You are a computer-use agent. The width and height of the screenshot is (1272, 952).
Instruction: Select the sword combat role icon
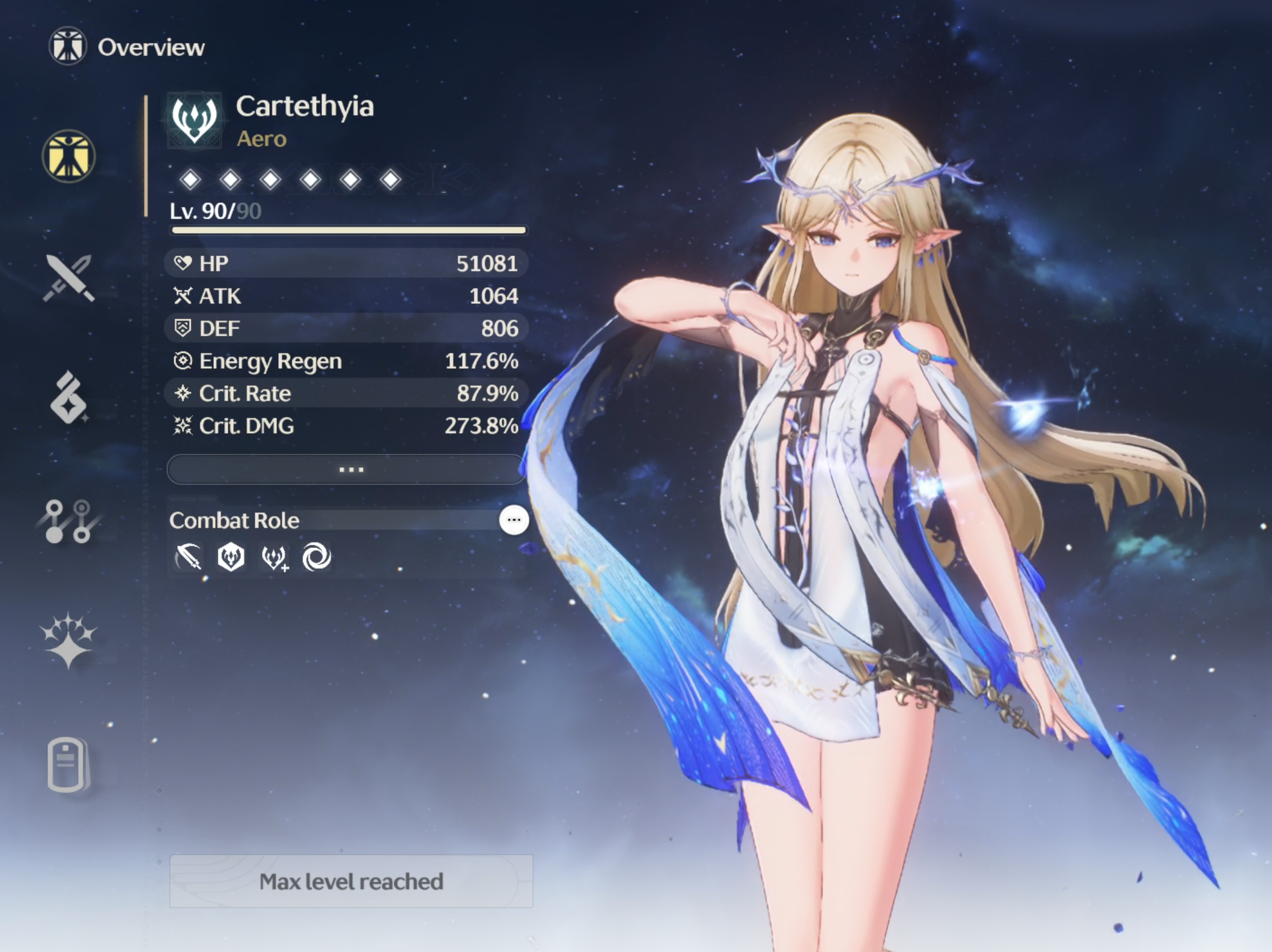(189, 557)
